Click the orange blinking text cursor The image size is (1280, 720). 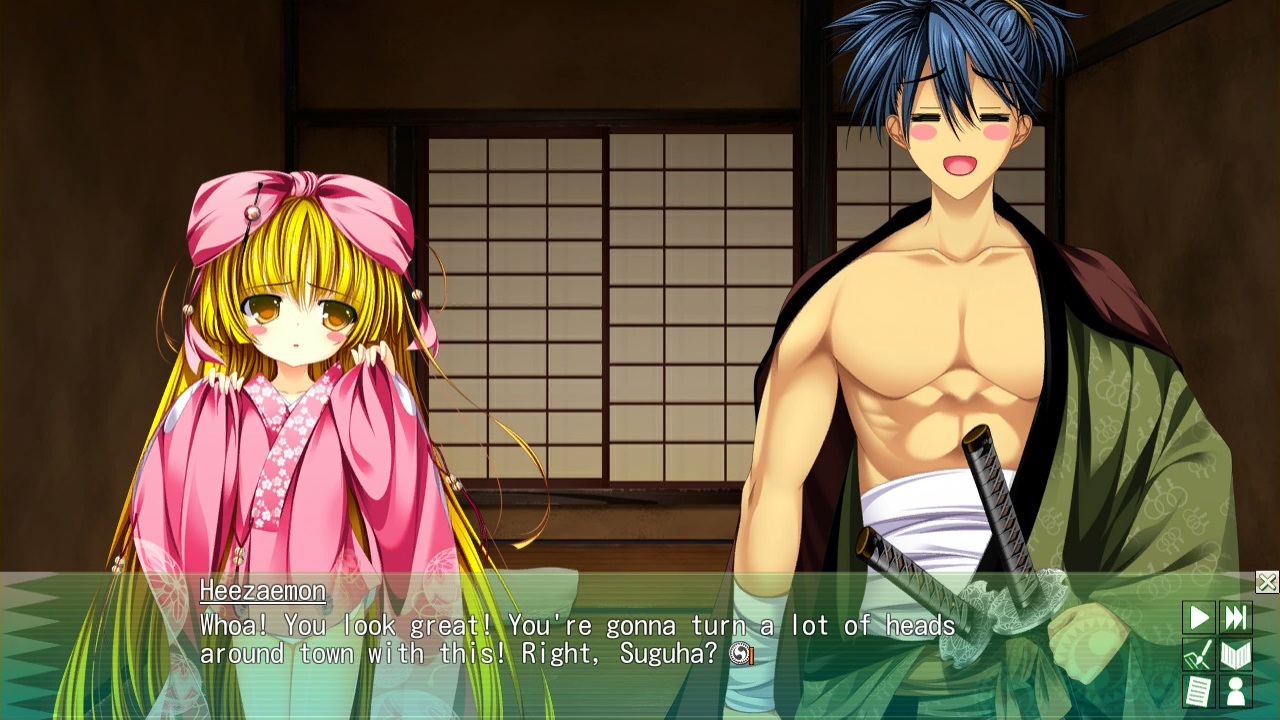pos(751,655)
